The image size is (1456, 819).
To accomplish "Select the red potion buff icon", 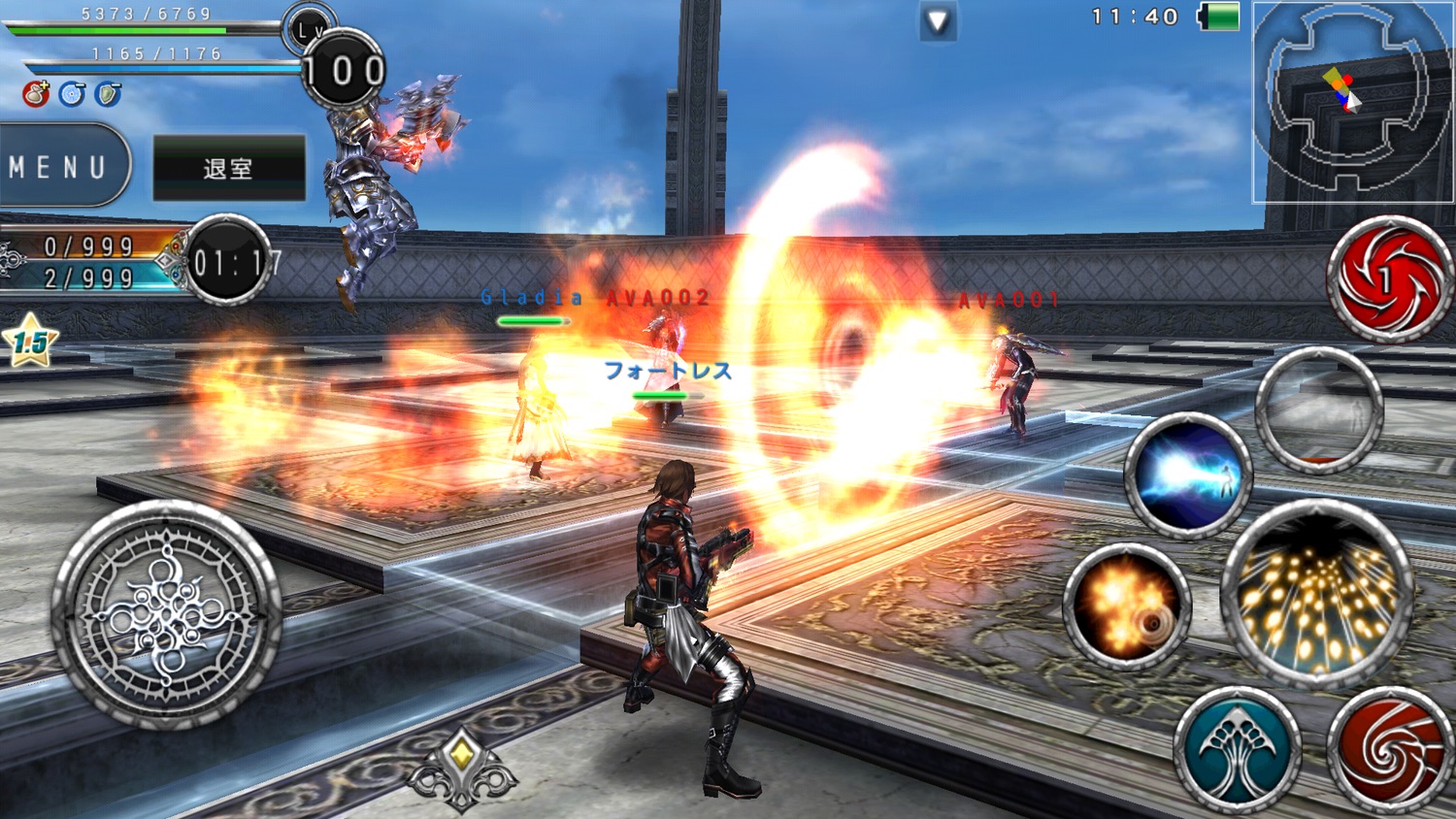I will click(36, 94).
